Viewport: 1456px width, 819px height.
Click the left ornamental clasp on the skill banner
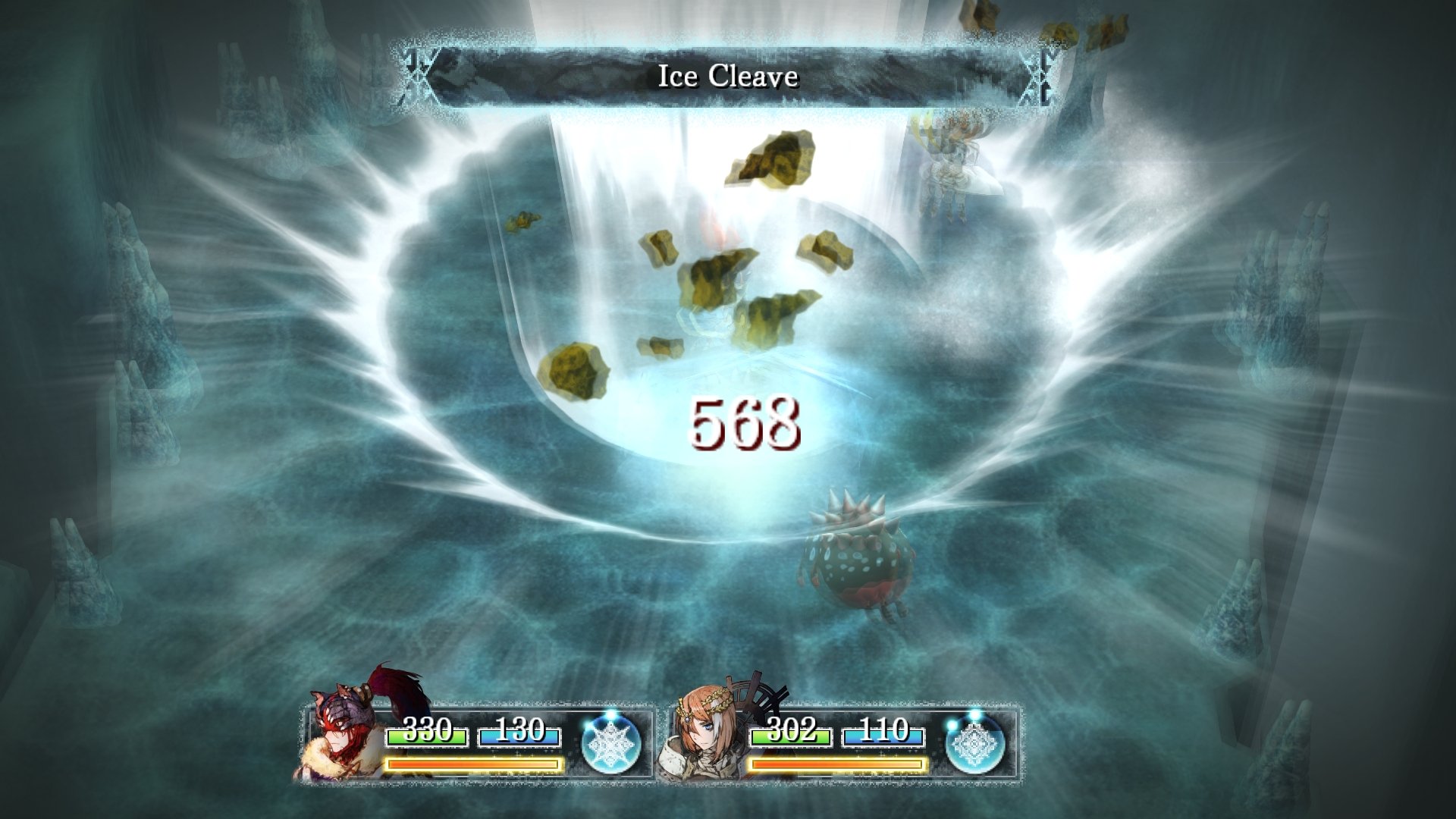416,76
